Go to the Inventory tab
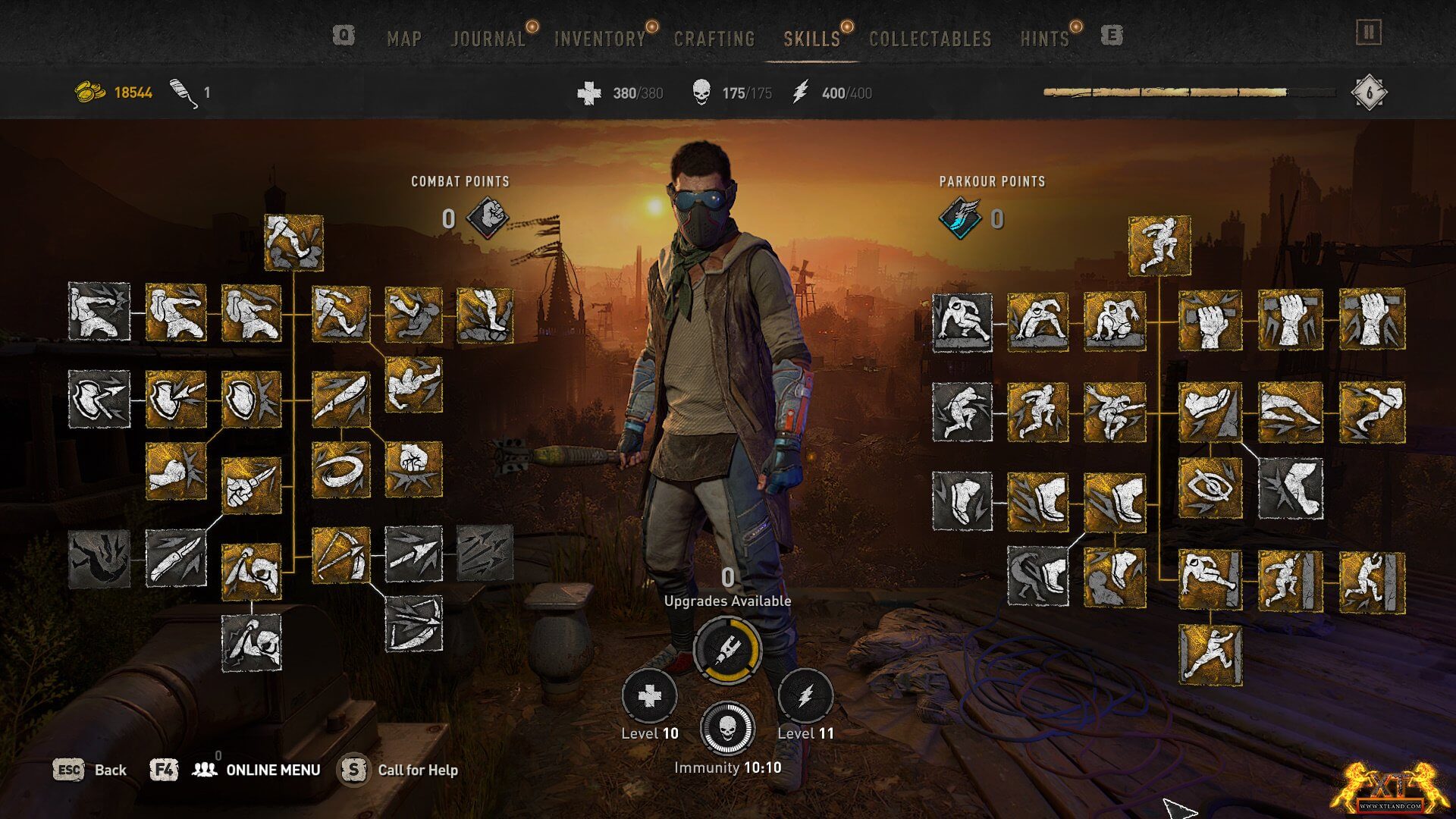Image resolution: width=1456 pixels, height=819 pixels. point(599,39)
